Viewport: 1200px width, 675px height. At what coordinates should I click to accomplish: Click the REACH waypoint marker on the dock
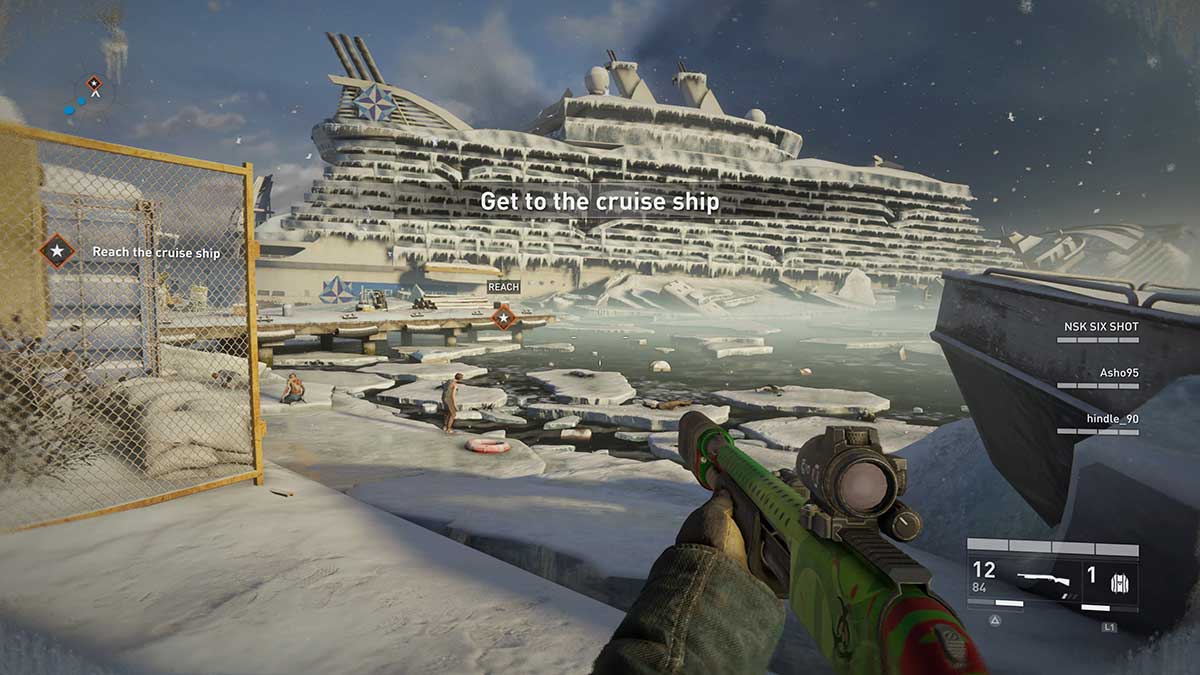coord(504,318)
